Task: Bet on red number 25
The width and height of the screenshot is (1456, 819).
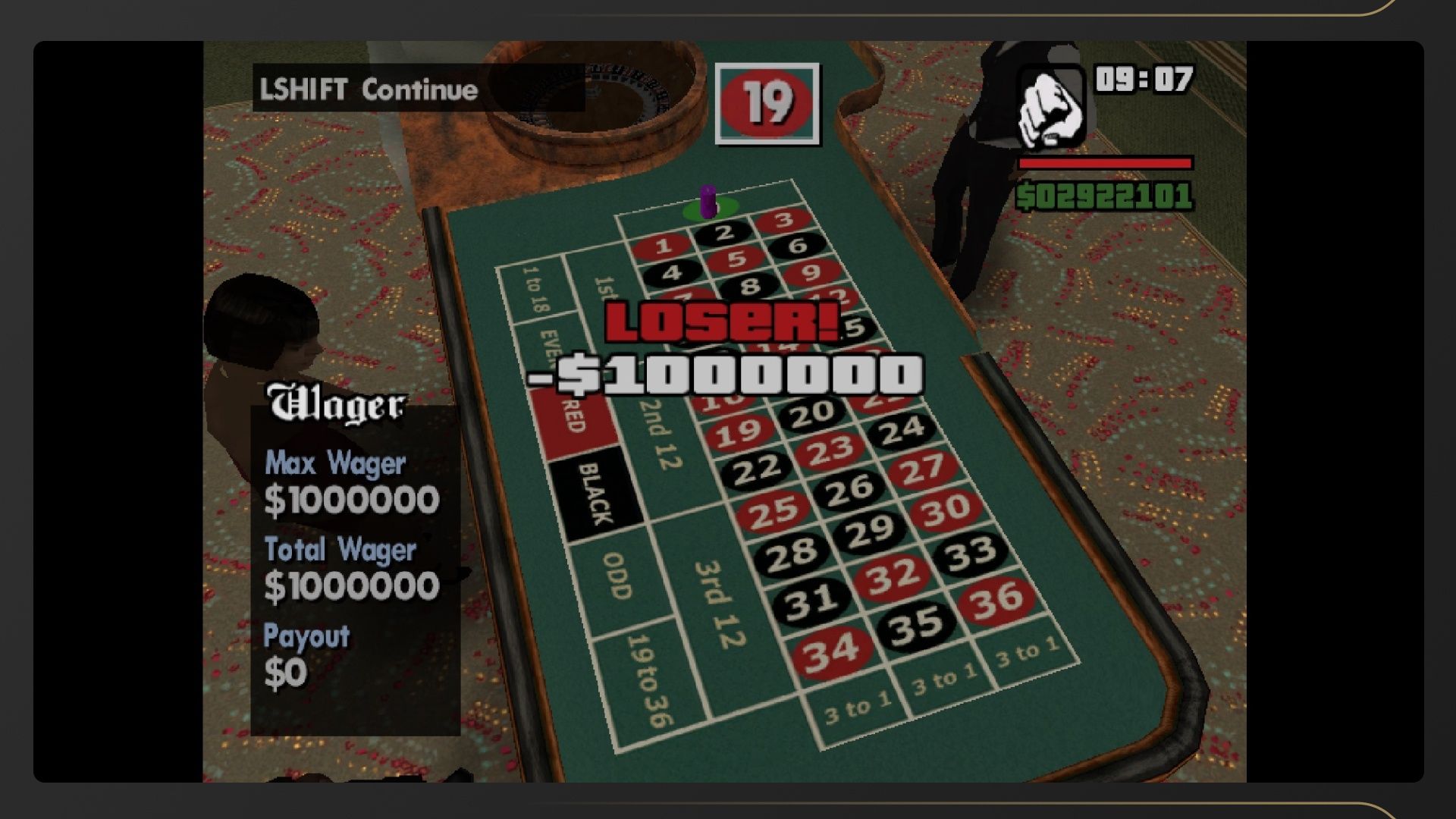Action: 773,511
